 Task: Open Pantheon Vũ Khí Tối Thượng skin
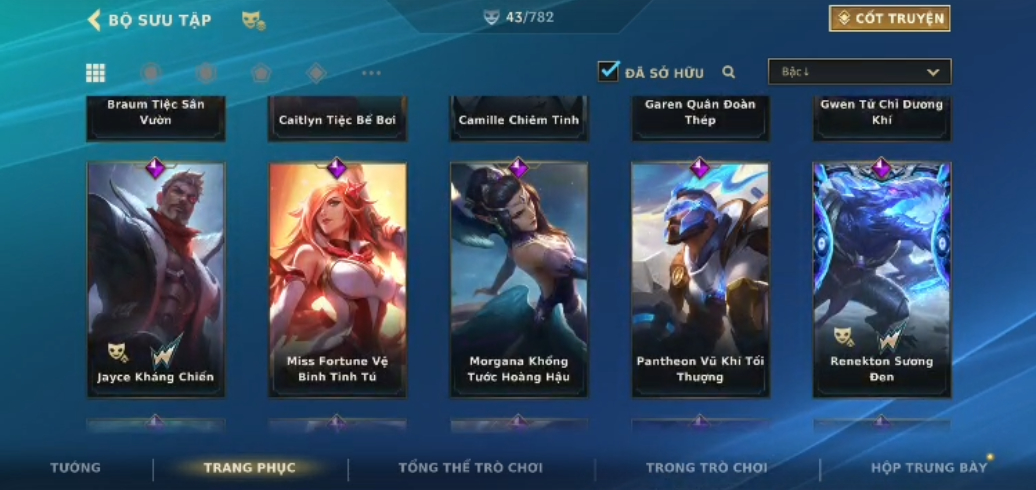pyautogui.click(x=700, y=279)
